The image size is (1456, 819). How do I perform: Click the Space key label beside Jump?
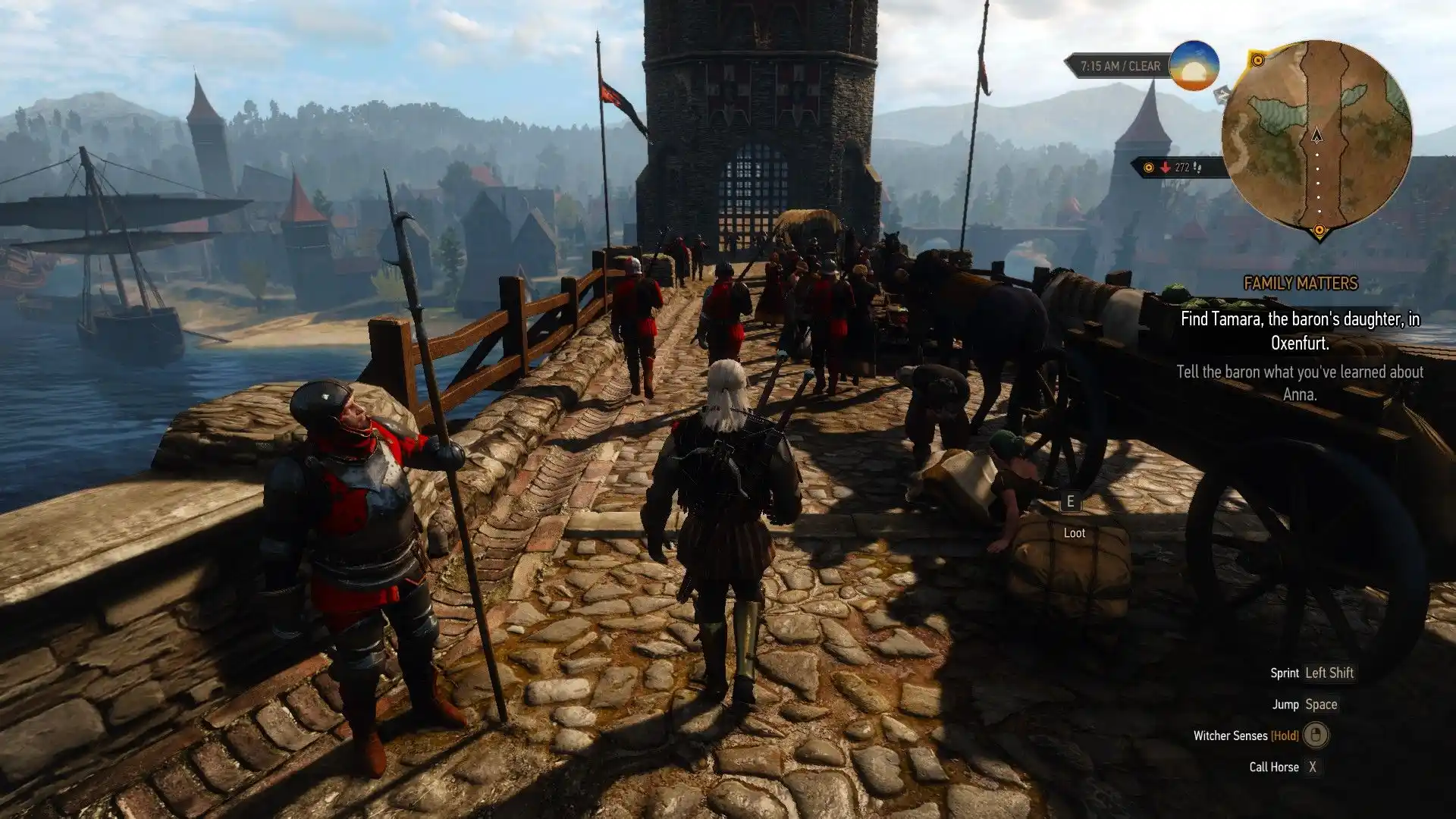[x=1323, y=704]
